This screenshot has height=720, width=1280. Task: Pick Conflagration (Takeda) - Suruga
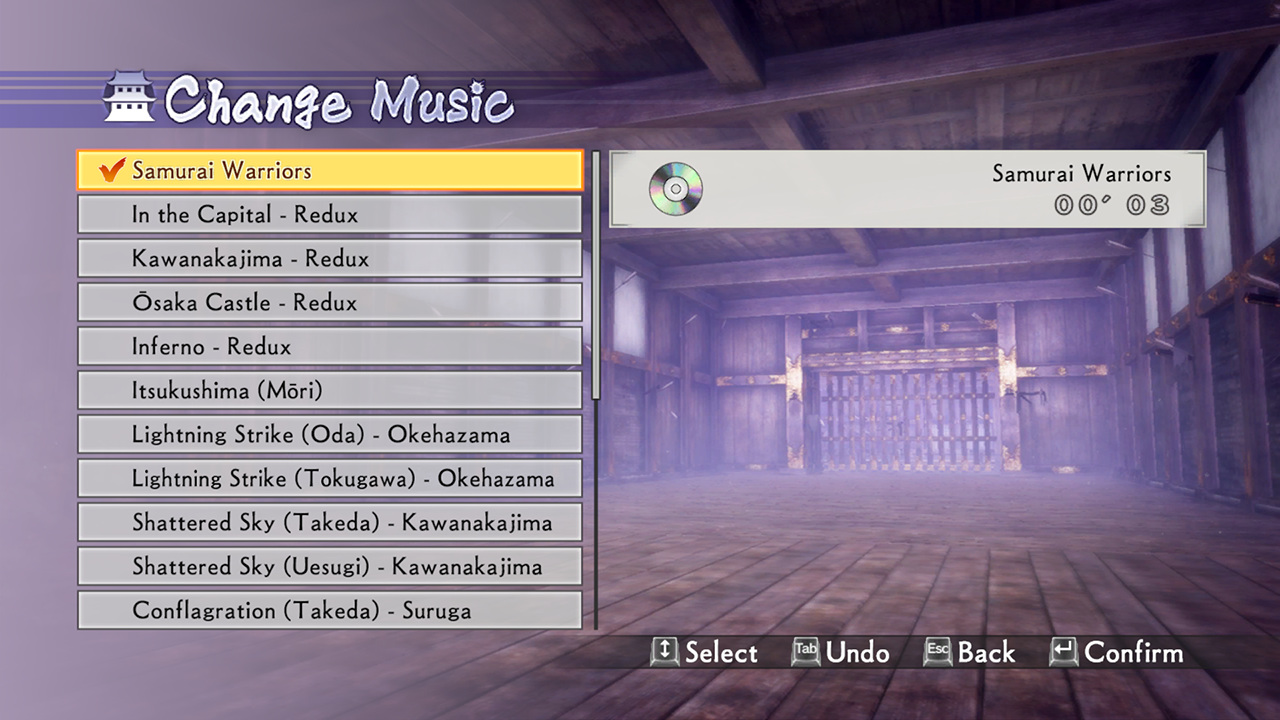pos(330,611)
